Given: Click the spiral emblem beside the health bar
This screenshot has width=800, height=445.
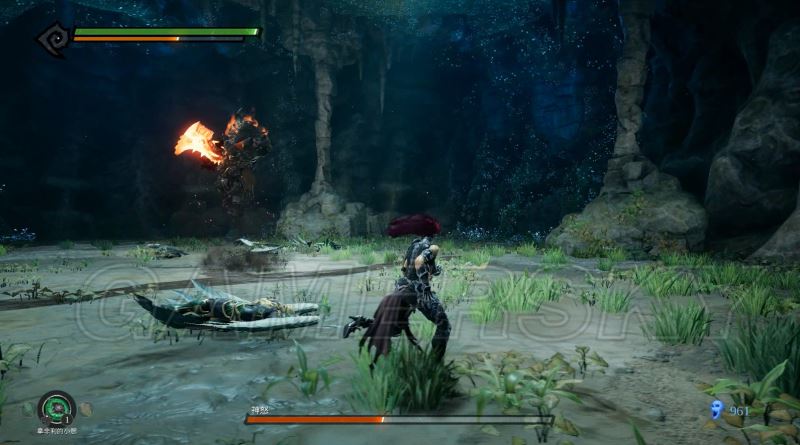Looking at the screenshot, I should click(x=51, y=37).
